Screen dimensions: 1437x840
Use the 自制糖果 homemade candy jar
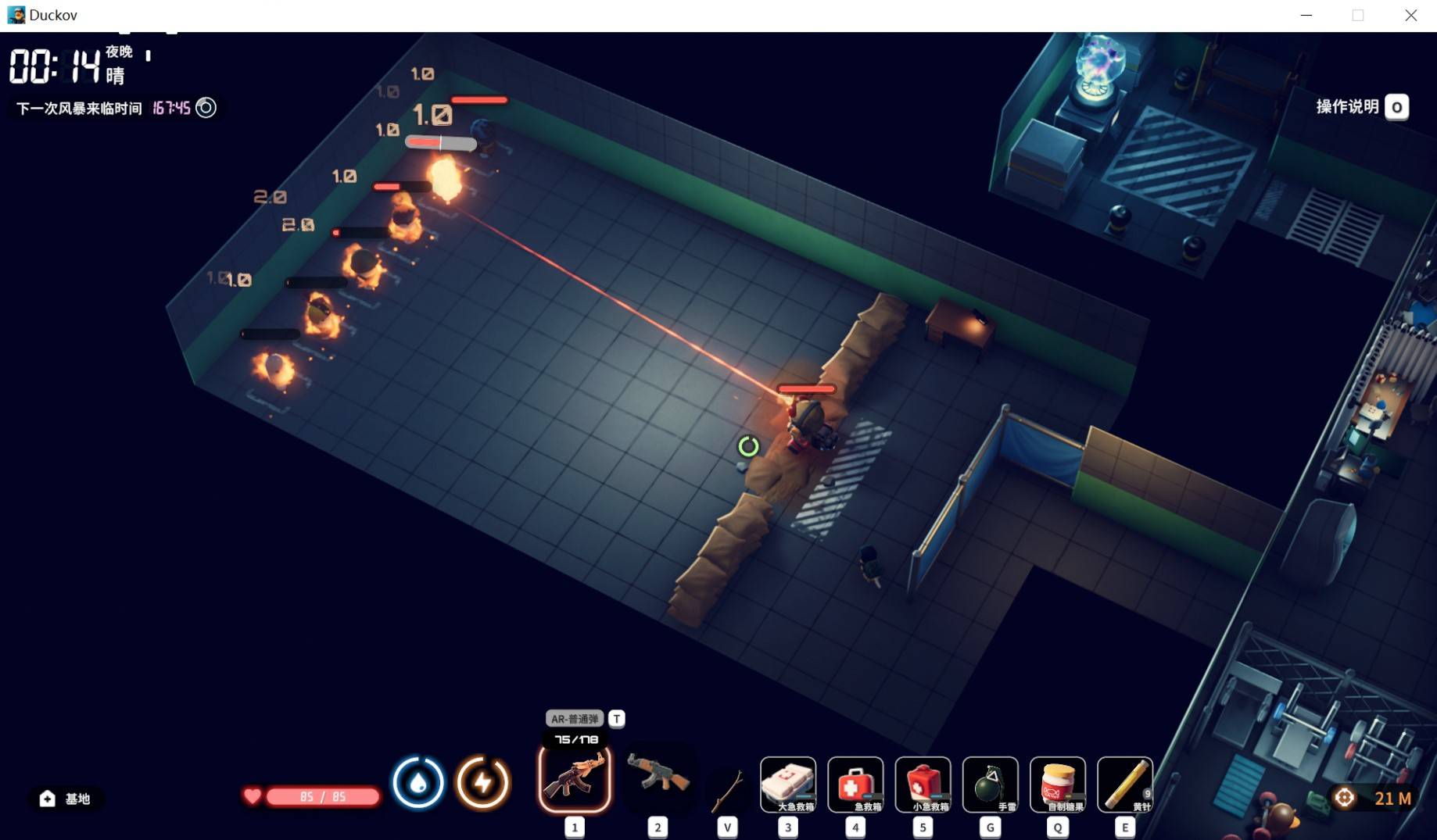pyautogui.click(x=1057, y=784)
